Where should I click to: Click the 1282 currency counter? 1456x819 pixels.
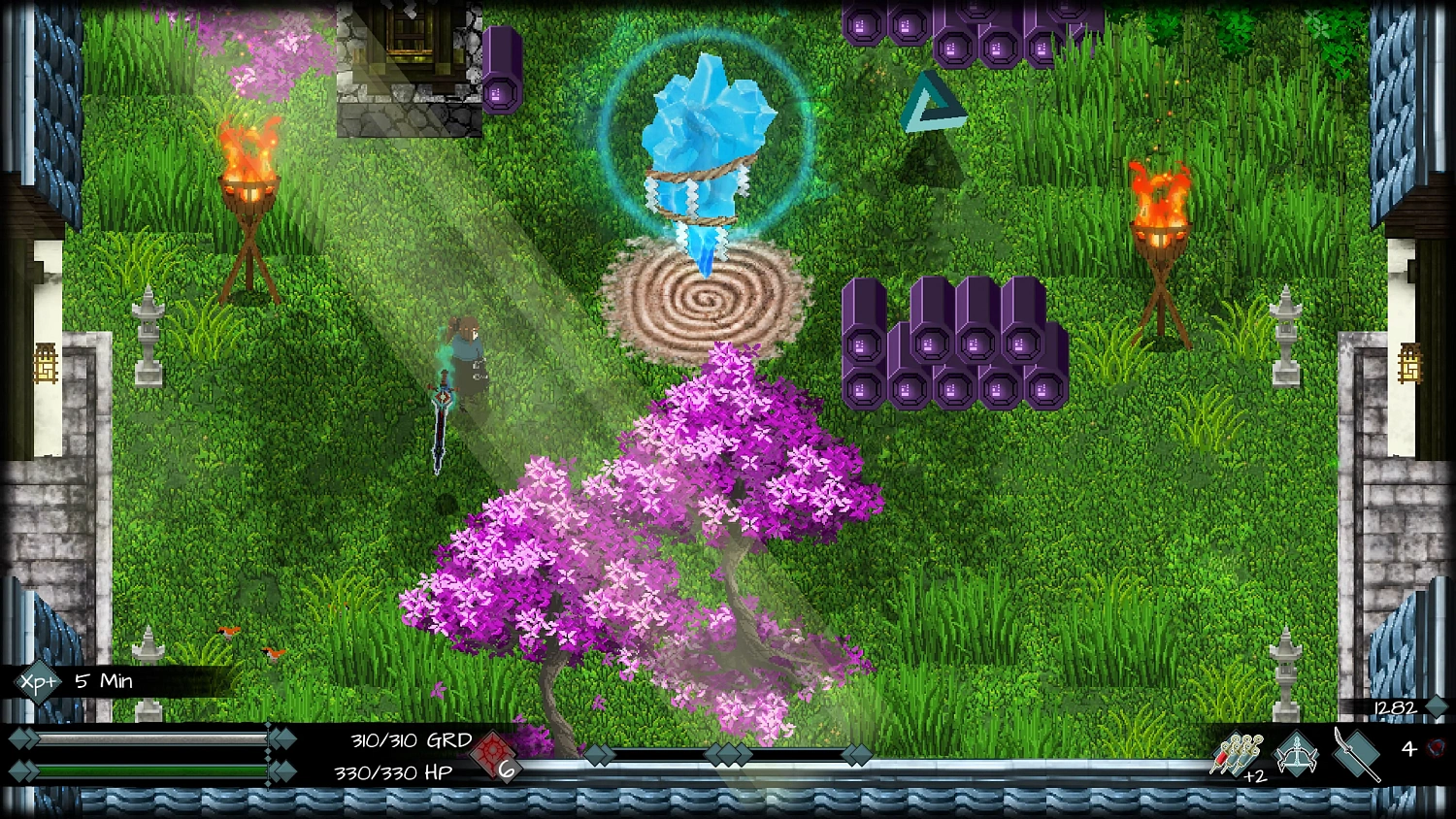[1396, 707]
